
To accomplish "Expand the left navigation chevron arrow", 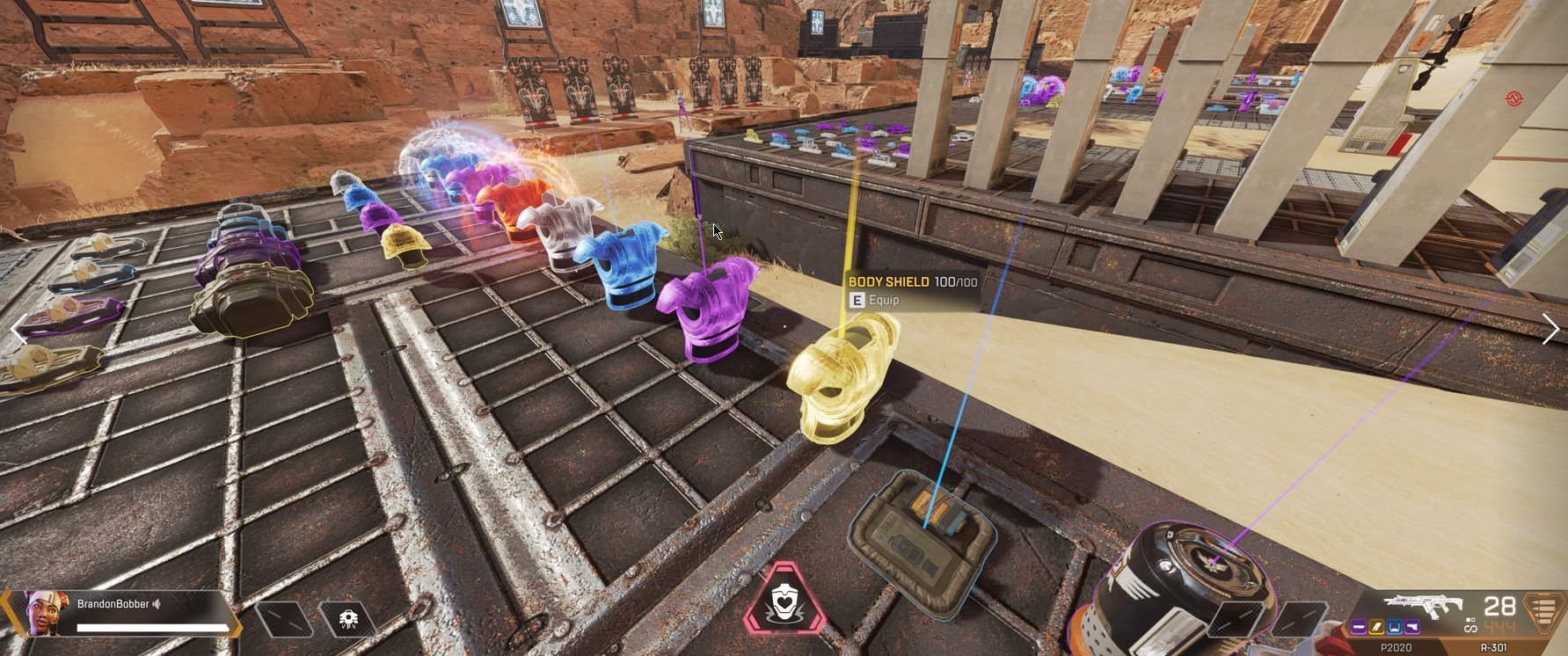I will pyautogui.click(x=18, y=328).
